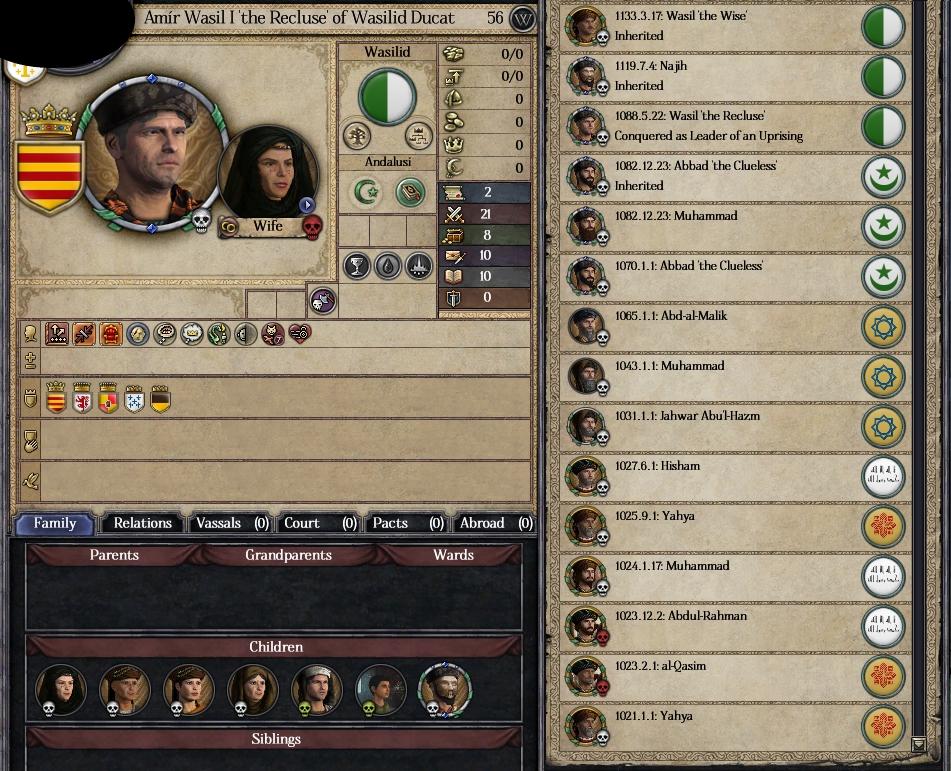The width and height of the screenshot is (951, 771).
Task: Open the Relations tab
Action: point(143,523)
